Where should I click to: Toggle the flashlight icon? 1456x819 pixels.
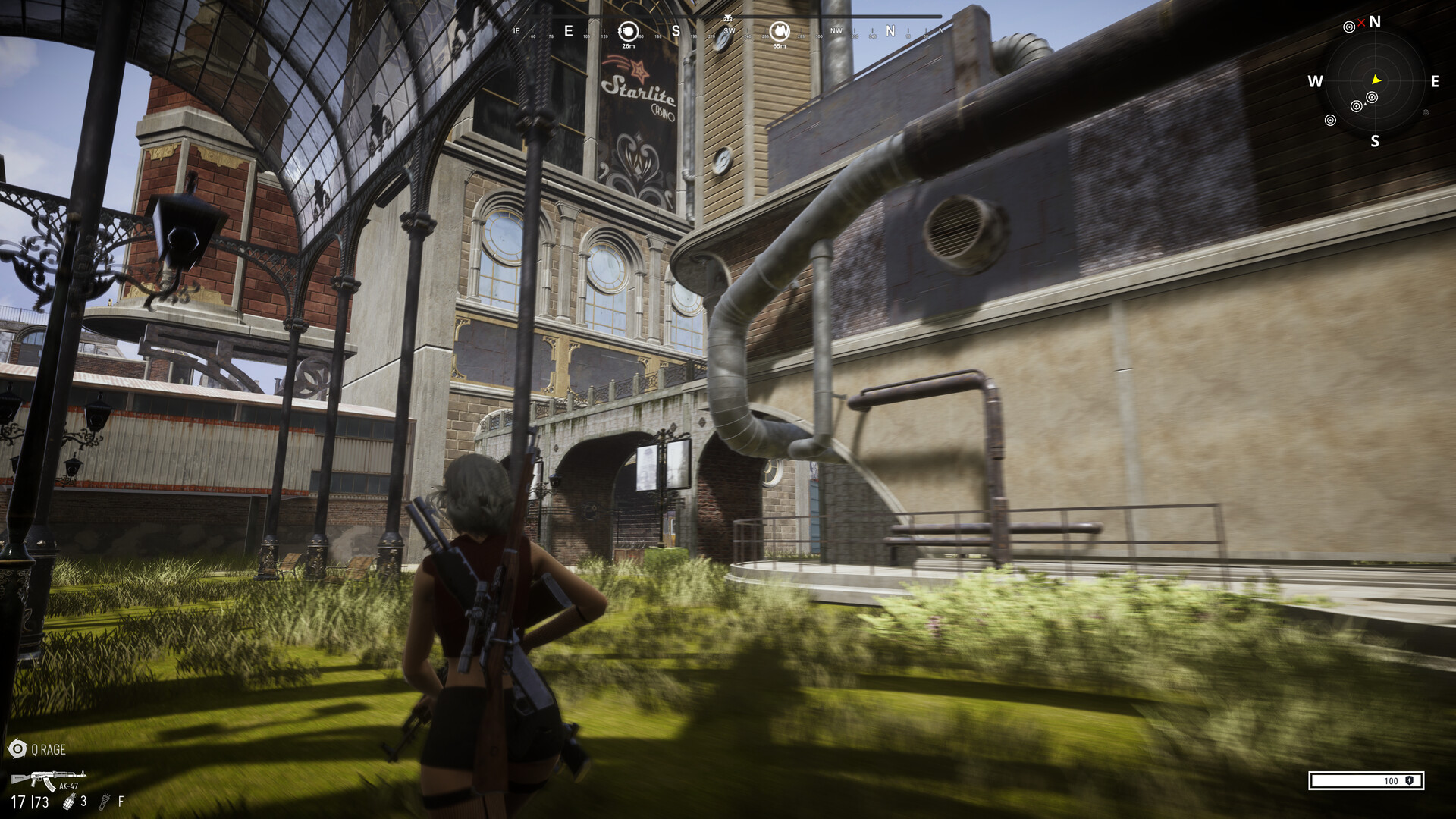105,802
